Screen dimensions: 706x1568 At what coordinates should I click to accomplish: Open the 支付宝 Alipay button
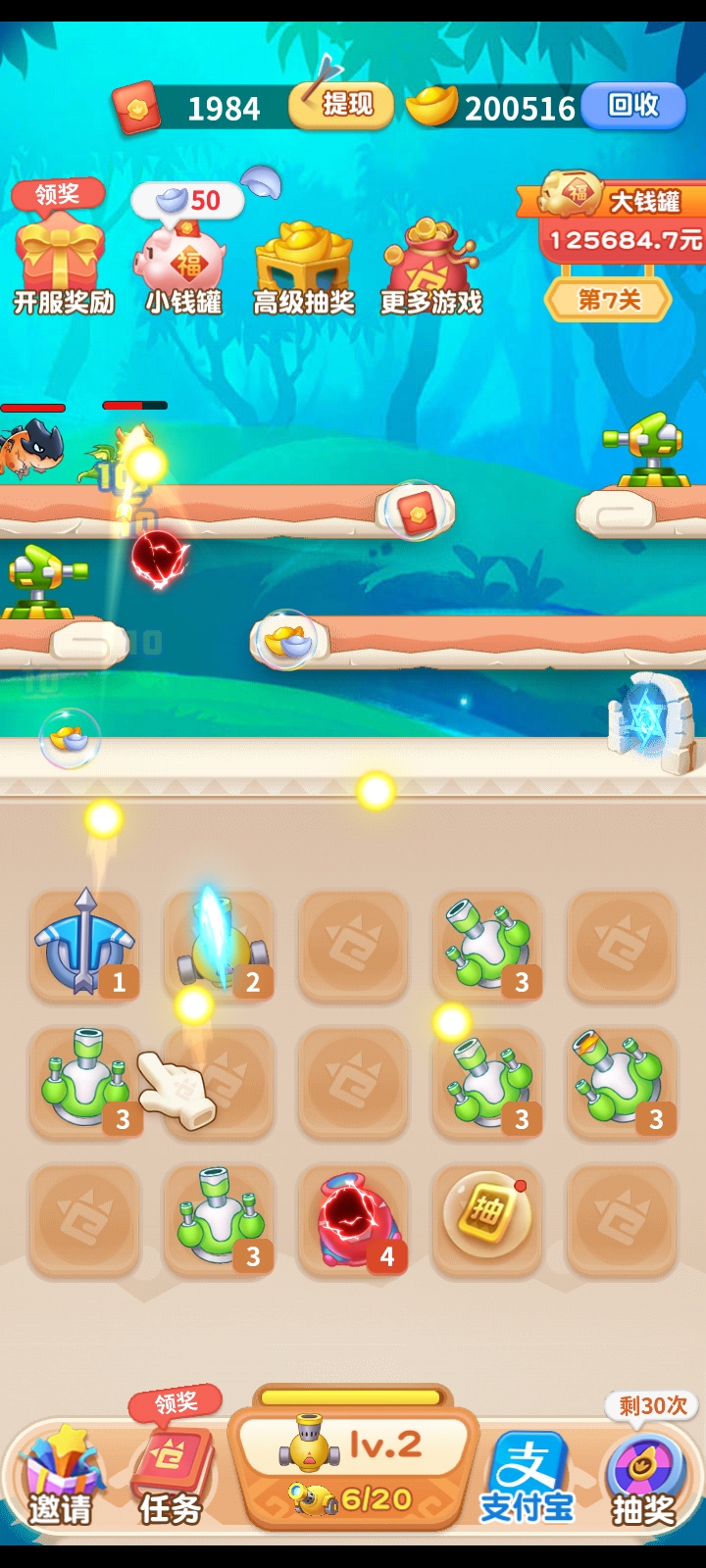coord(527,1475)
